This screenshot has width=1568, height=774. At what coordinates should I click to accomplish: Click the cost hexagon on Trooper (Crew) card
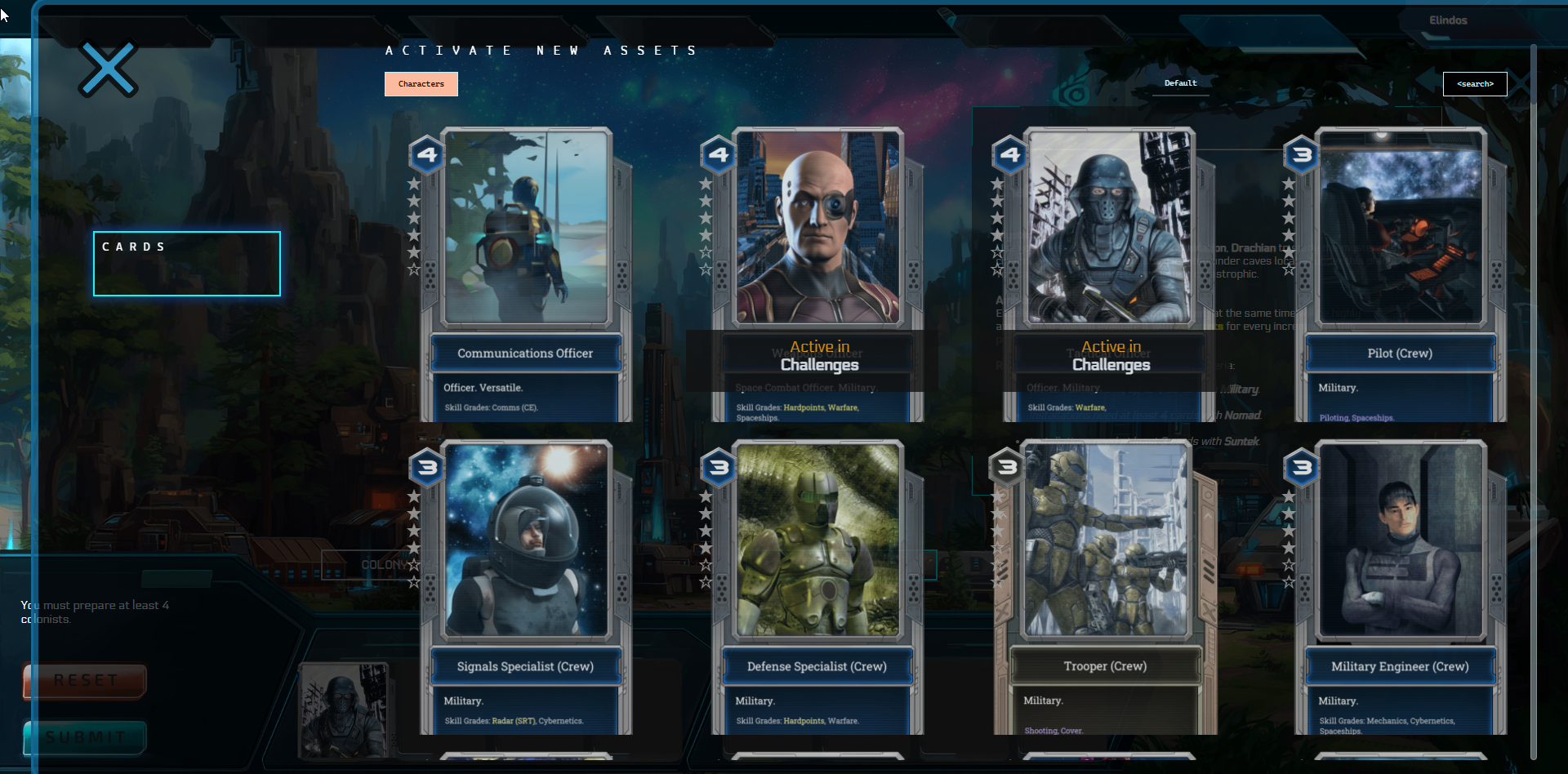point(1005,468)
